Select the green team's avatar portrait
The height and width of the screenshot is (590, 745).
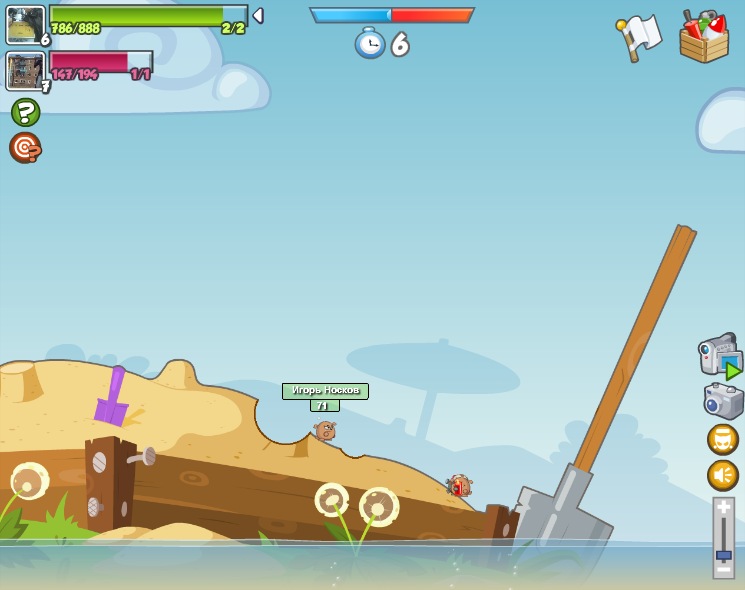click(x=25, y=24)
